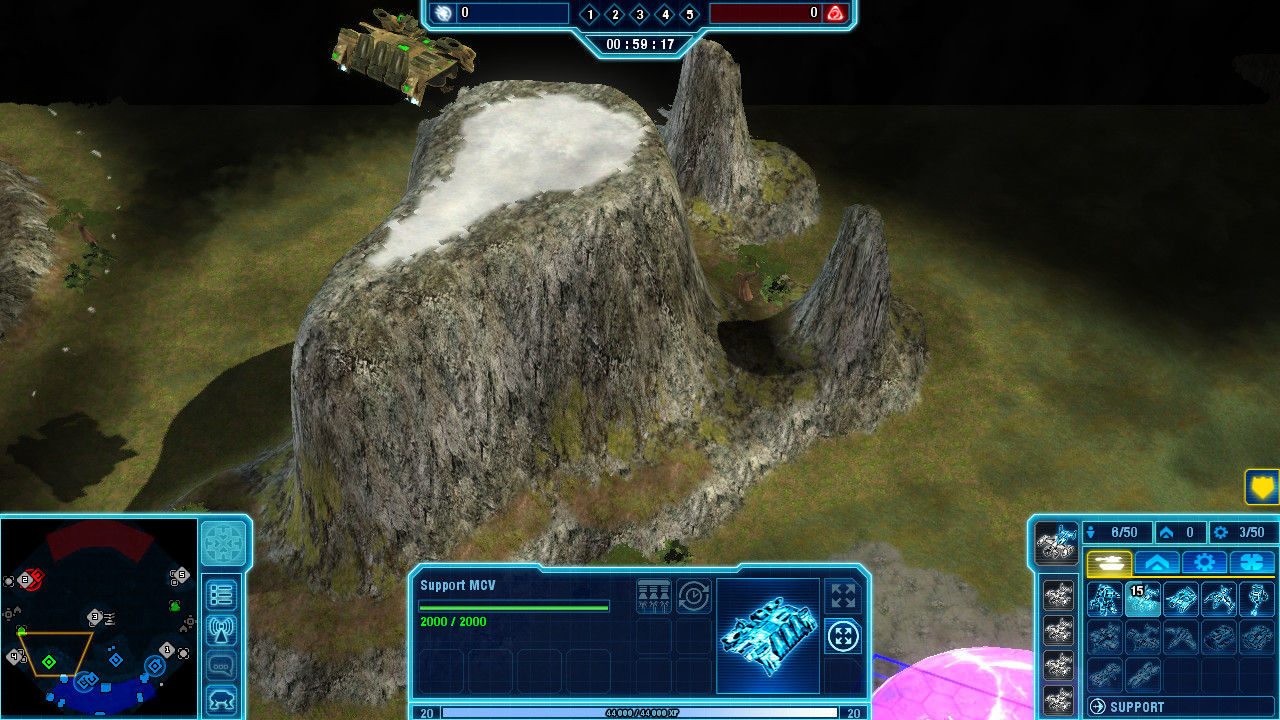Open the objectives list button
1280x720 pixels.
tap(221, 595)
